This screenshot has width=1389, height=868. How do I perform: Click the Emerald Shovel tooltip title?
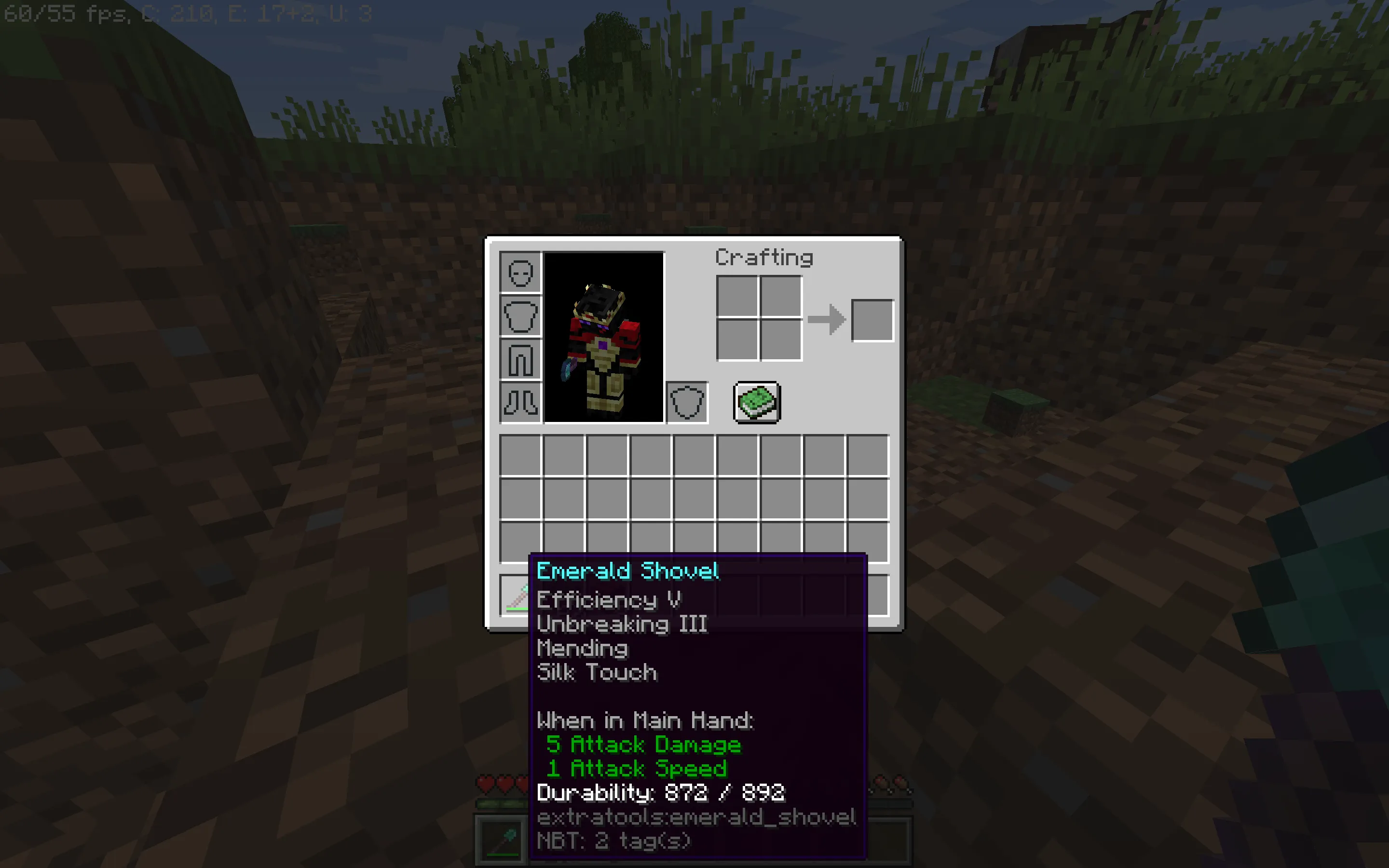(627, 571)
